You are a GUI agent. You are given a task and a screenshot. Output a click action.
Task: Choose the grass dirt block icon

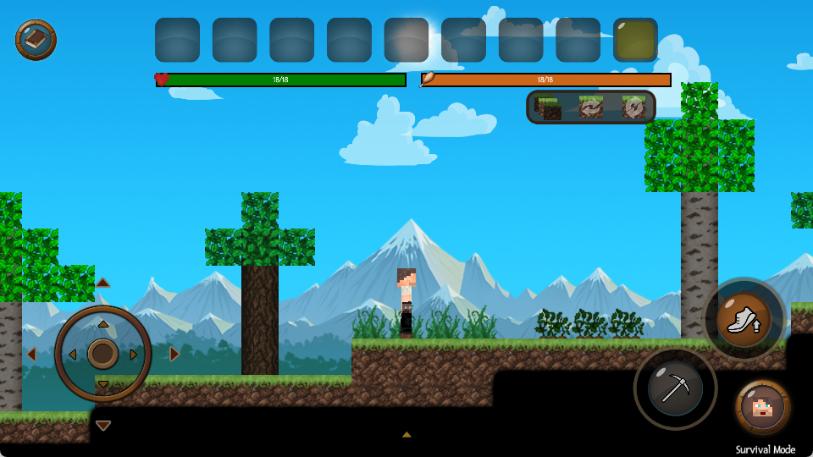[x=547, y=107]
